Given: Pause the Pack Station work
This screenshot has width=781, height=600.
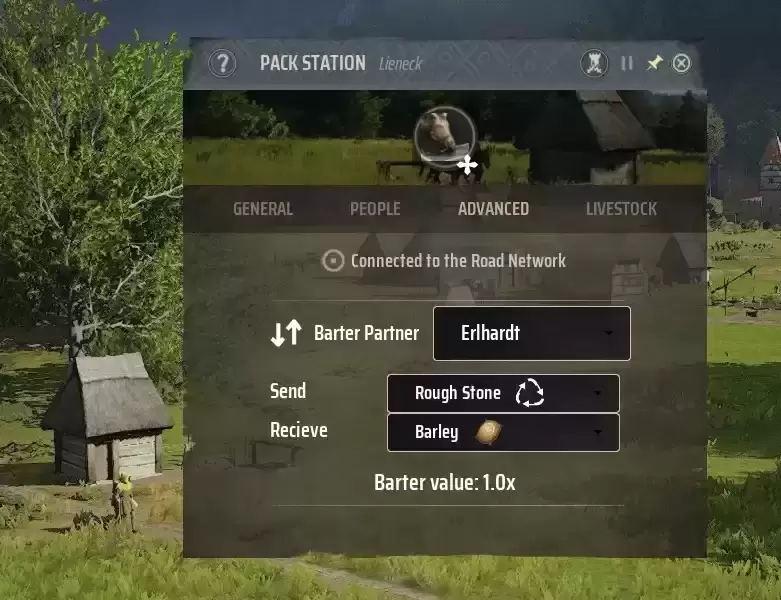Looking at the screenshot, I should [627, 63].
